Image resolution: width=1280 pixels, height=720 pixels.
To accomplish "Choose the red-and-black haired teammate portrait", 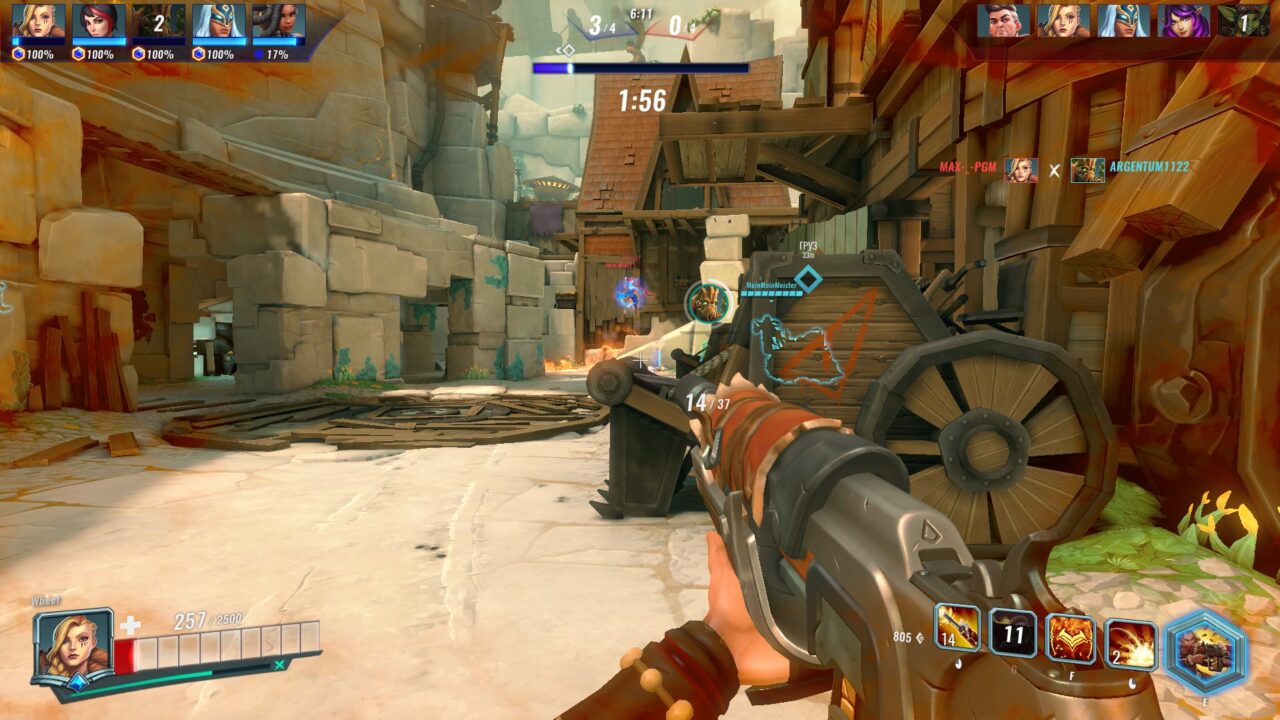I will pos(99,21).
